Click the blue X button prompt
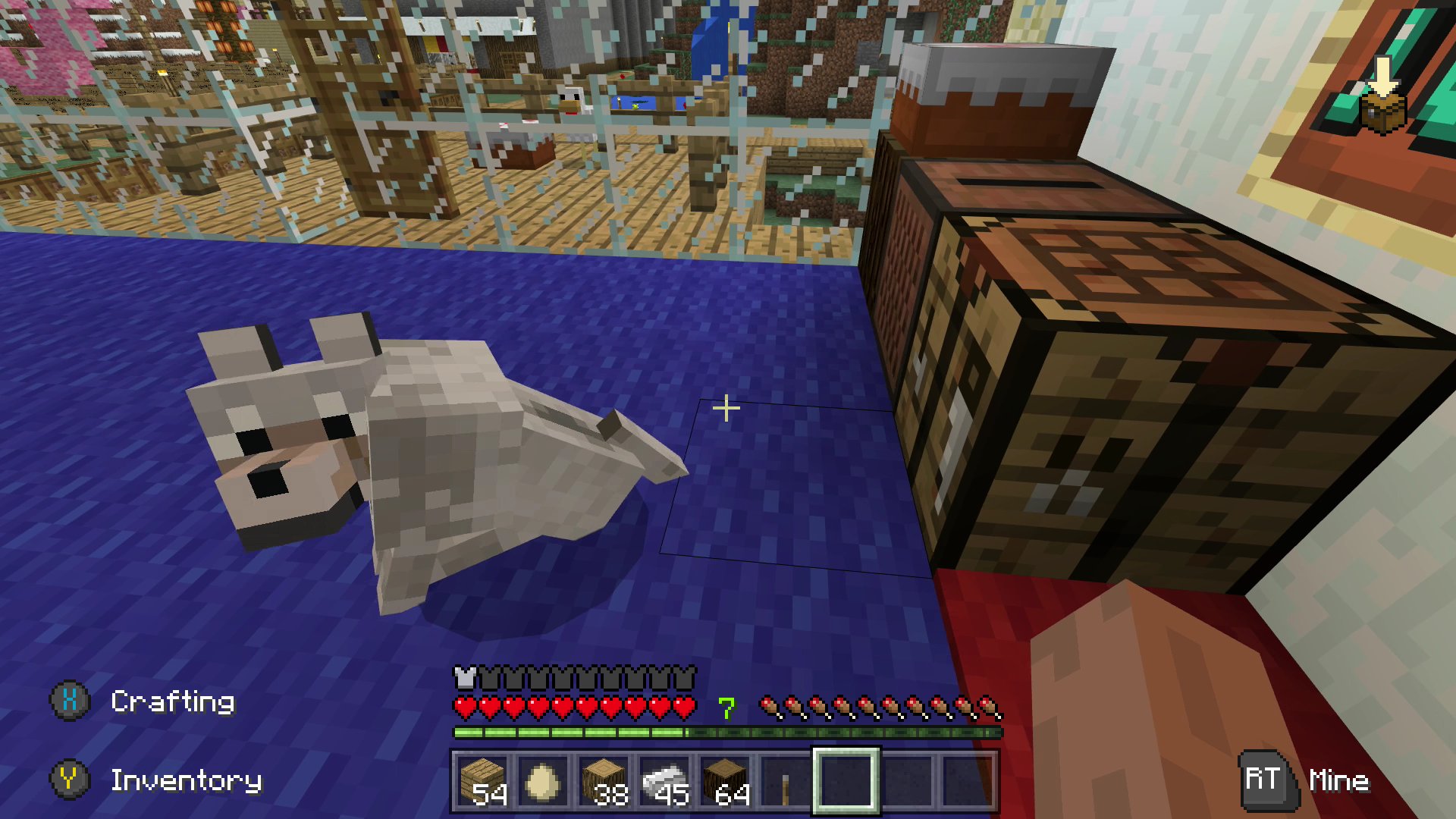Screen dimensions: 1456x819 pos(68,701)
